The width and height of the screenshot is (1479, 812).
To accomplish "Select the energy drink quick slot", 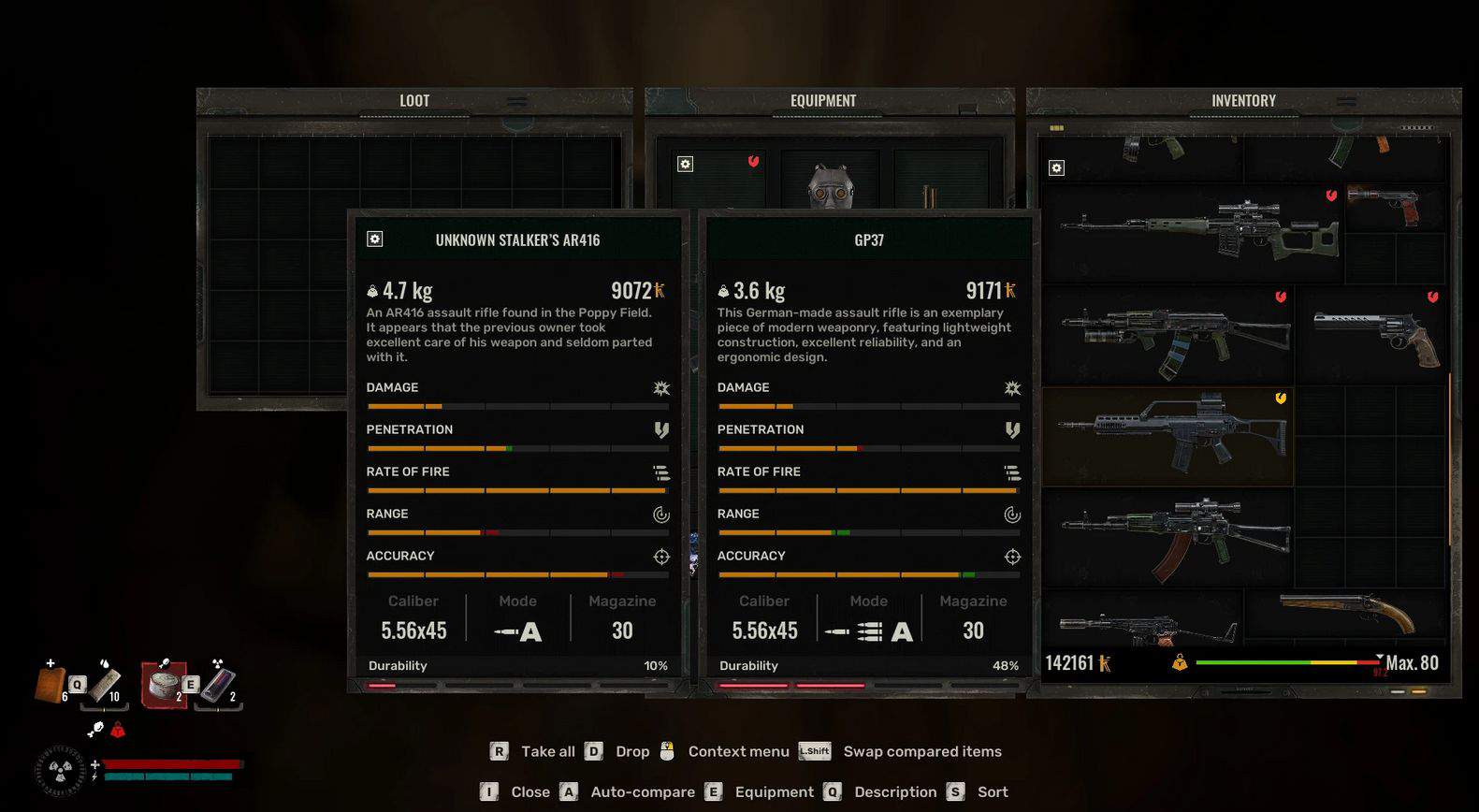I will 217,685.
